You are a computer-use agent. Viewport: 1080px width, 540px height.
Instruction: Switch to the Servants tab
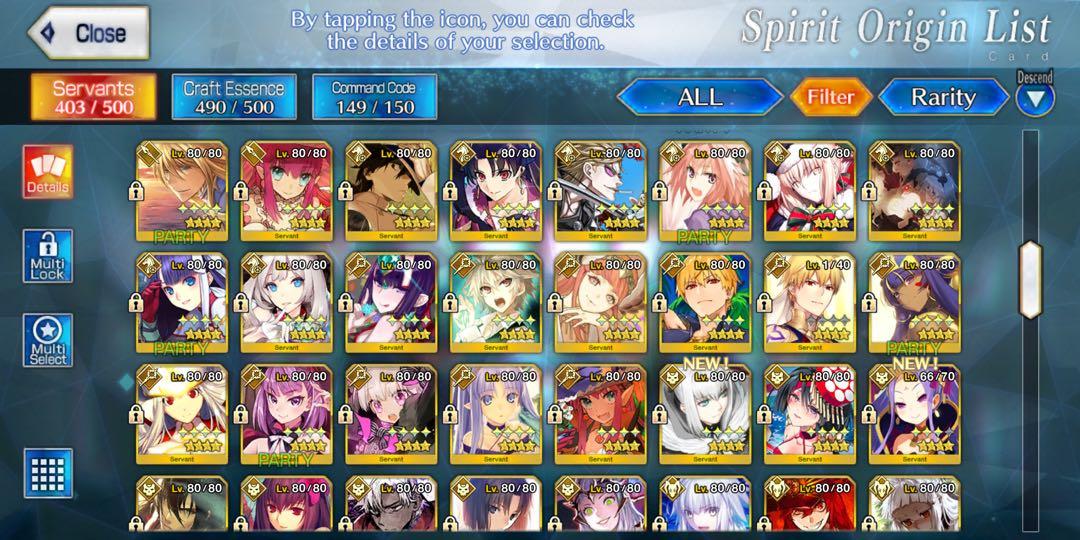tap(93, 97)
